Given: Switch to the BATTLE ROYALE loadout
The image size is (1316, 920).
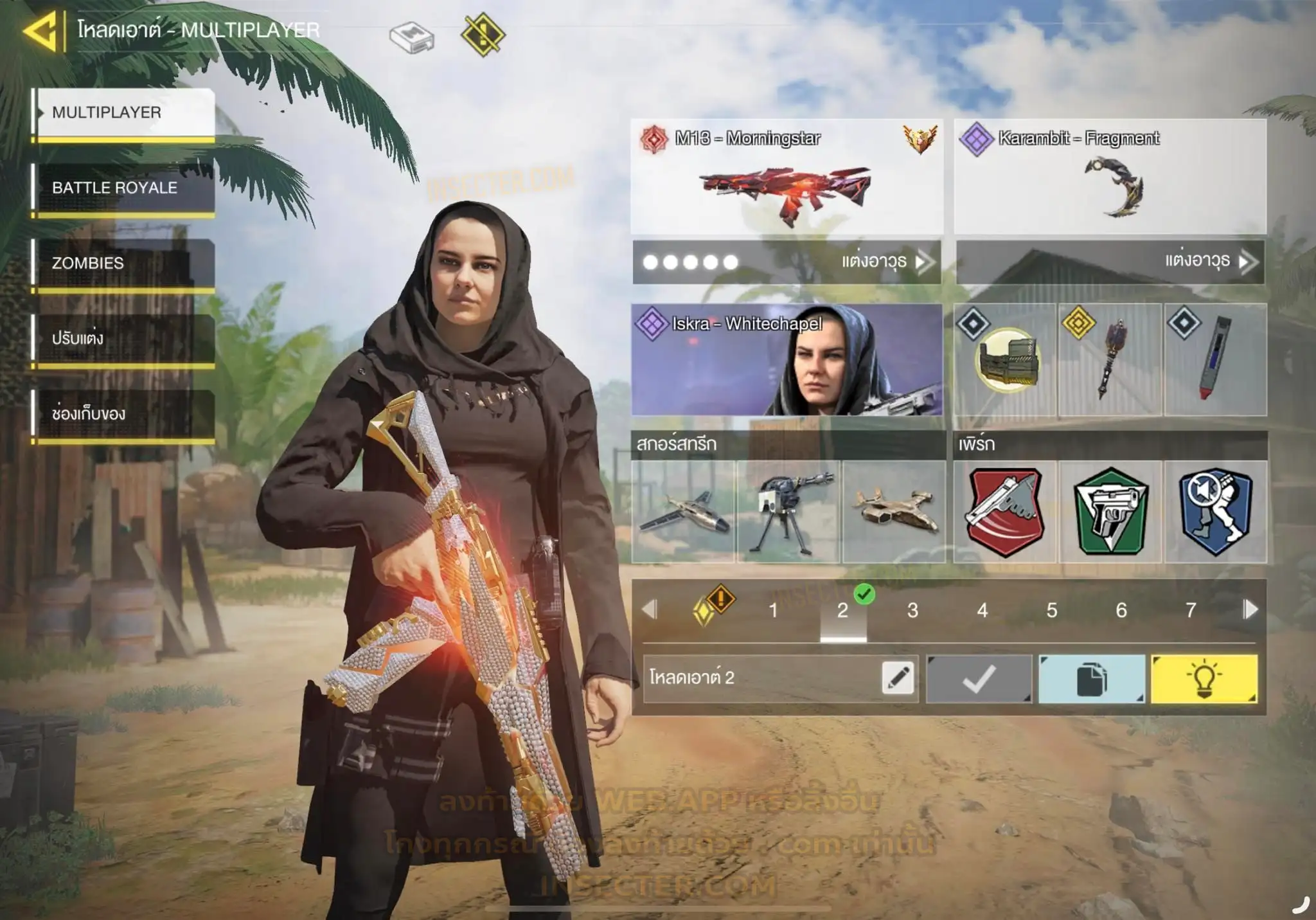Looking at the screenshot, I should [123, 188].
